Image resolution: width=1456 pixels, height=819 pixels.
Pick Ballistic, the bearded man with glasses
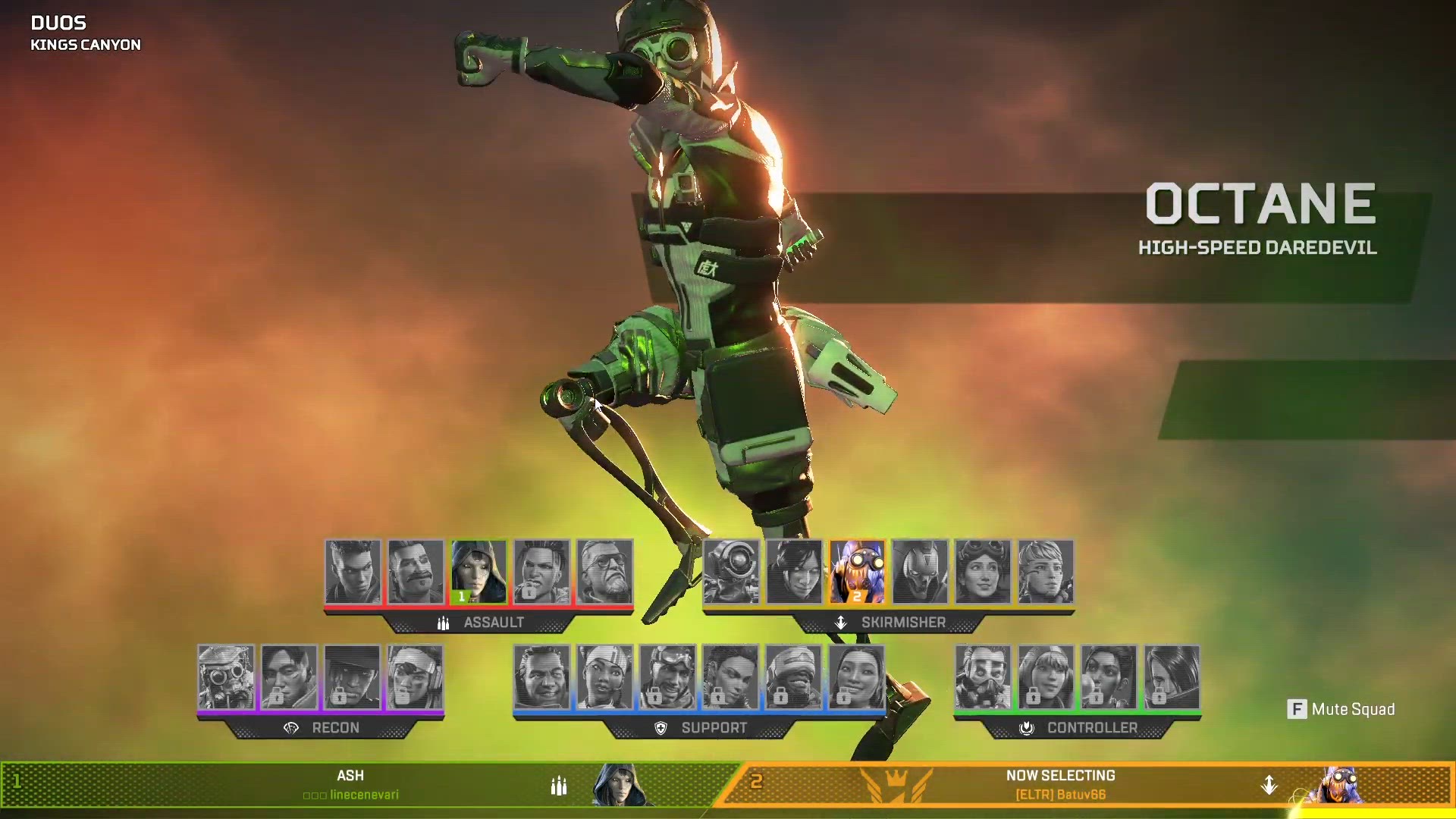[604, 572]
